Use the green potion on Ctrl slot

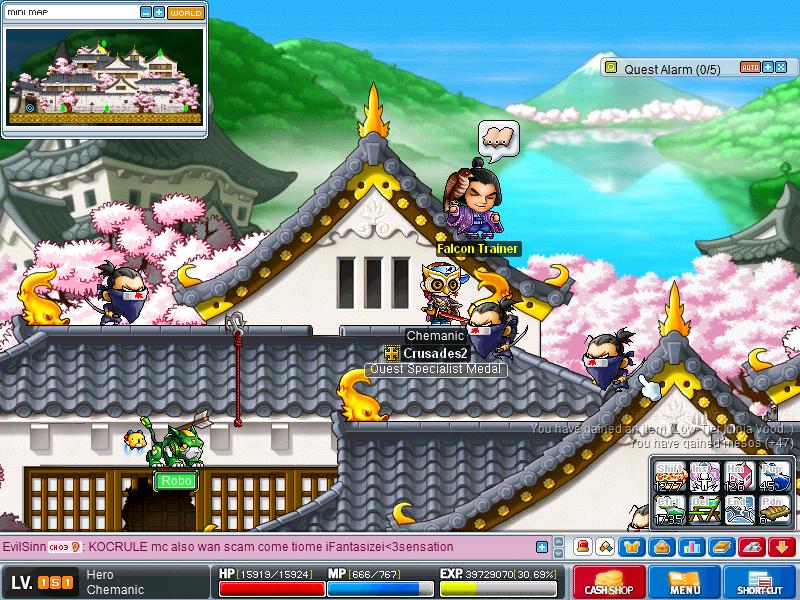point(669,509)
